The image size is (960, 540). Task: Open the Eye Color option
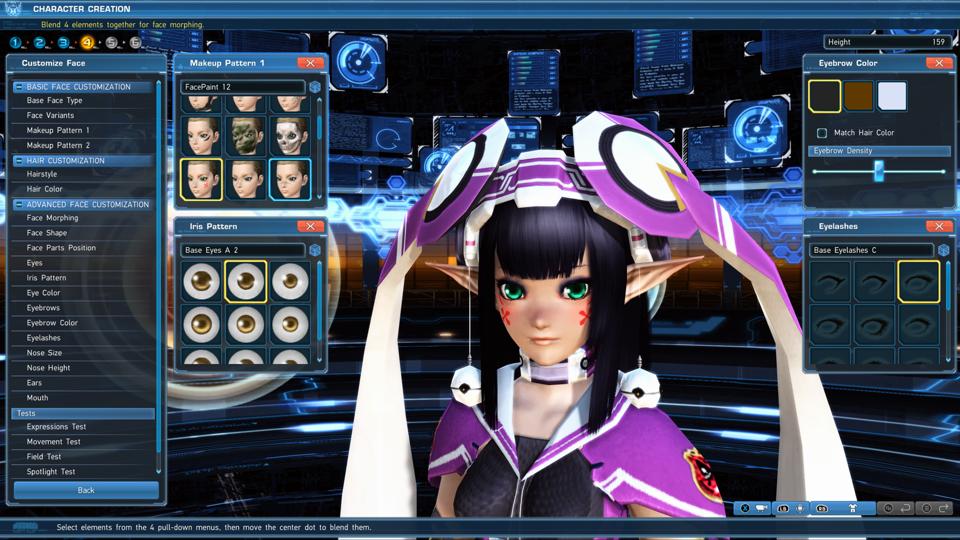tap(44, 293)
